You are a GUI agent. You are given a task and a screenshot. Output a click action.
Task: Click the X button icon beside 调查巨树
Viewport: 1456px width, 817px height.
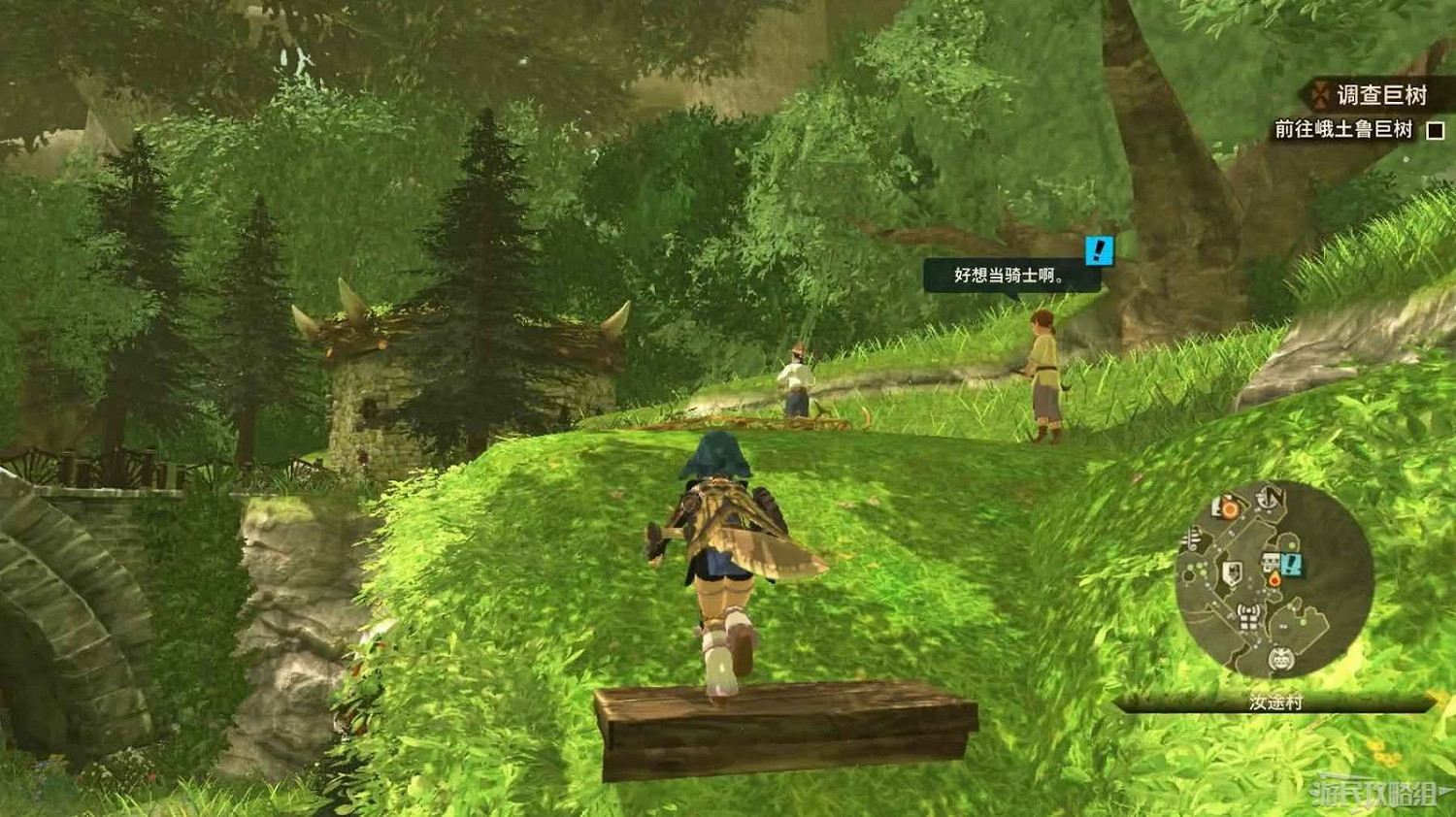[x=1320, y=95]
